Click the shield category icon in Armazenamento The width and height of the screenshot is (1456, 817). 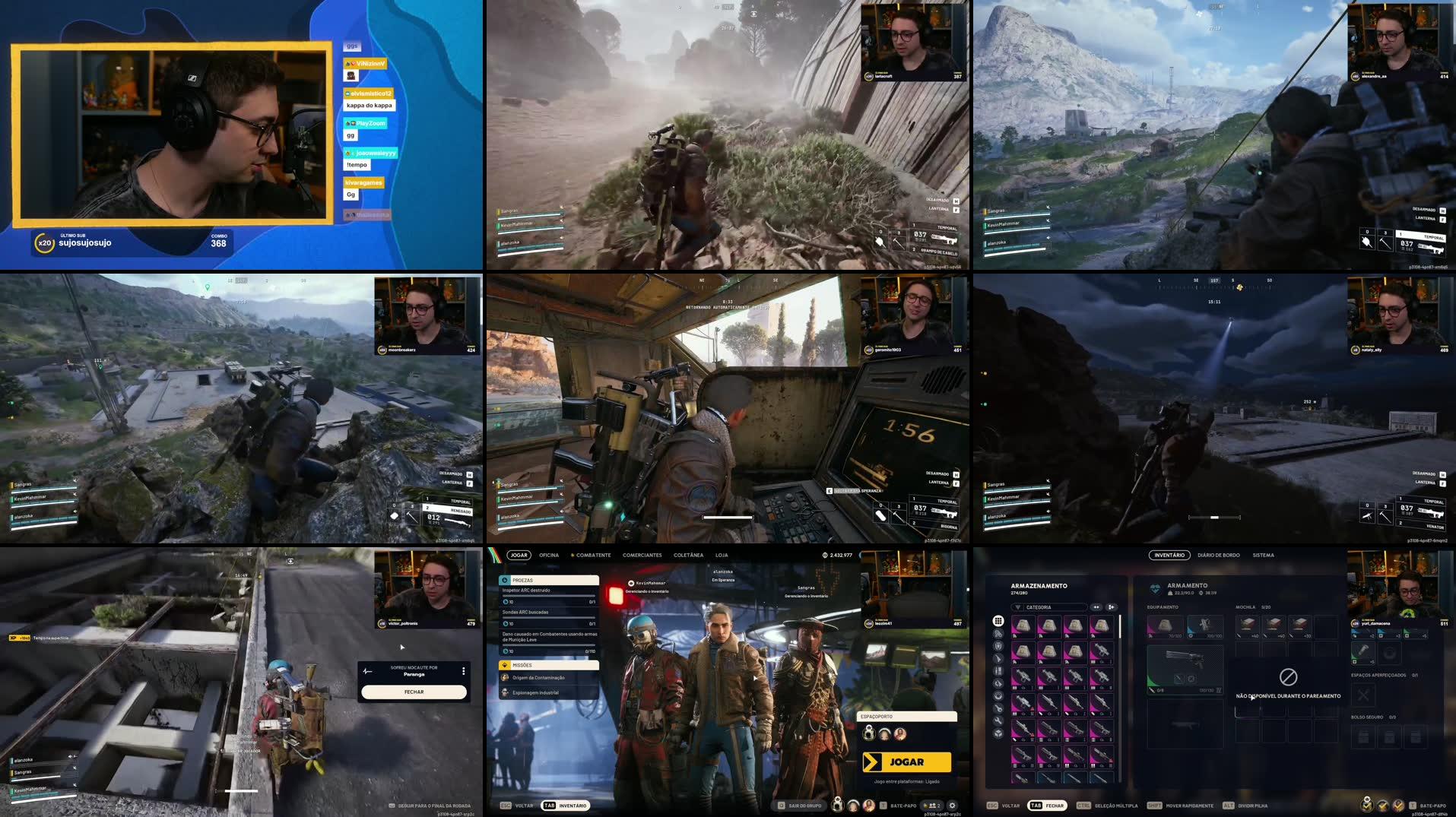coord(998,646)
